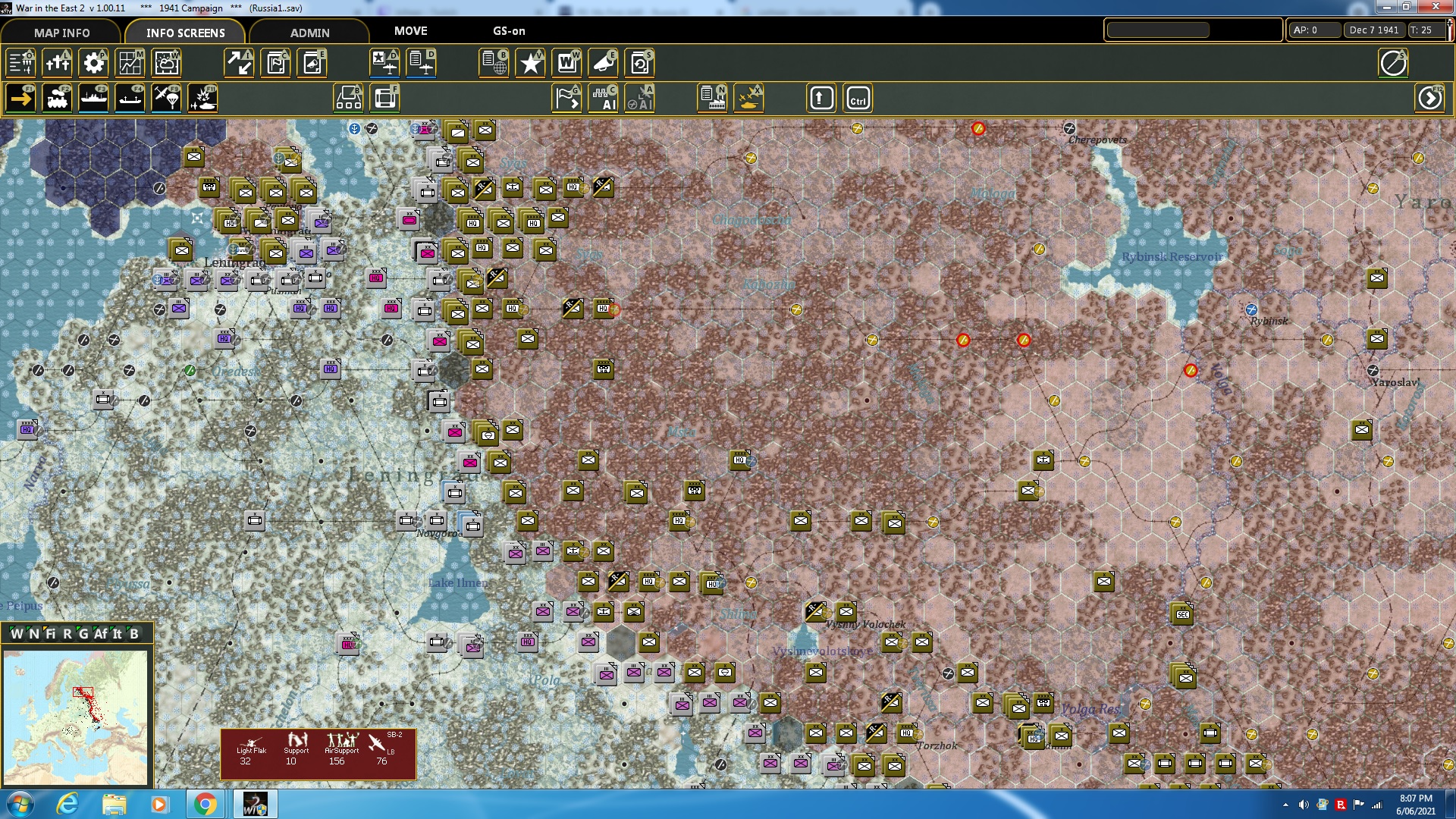
Task: Open the Witepedia reference screen
Action: pyautogui.click(x=566, y=63)
